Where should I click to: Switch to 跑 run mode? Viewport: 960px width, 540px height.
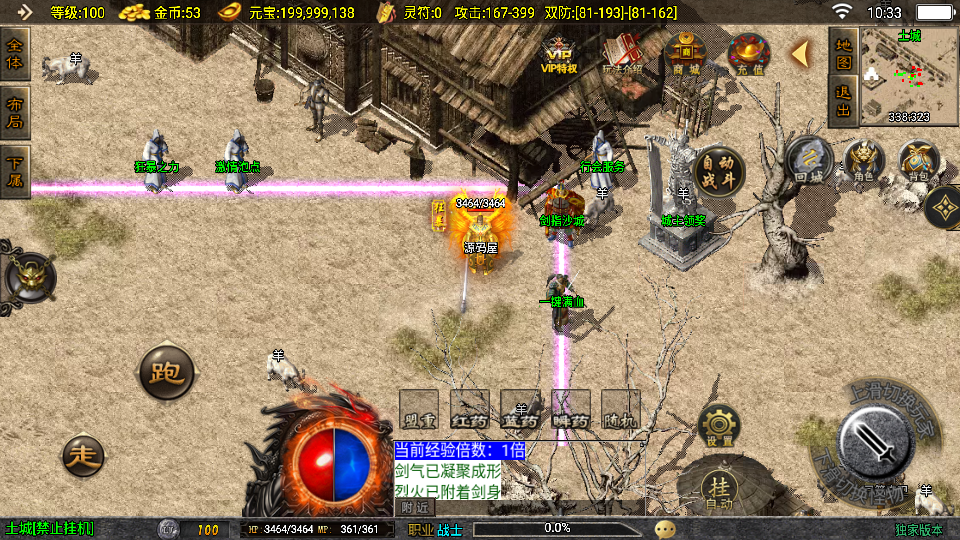165,373
